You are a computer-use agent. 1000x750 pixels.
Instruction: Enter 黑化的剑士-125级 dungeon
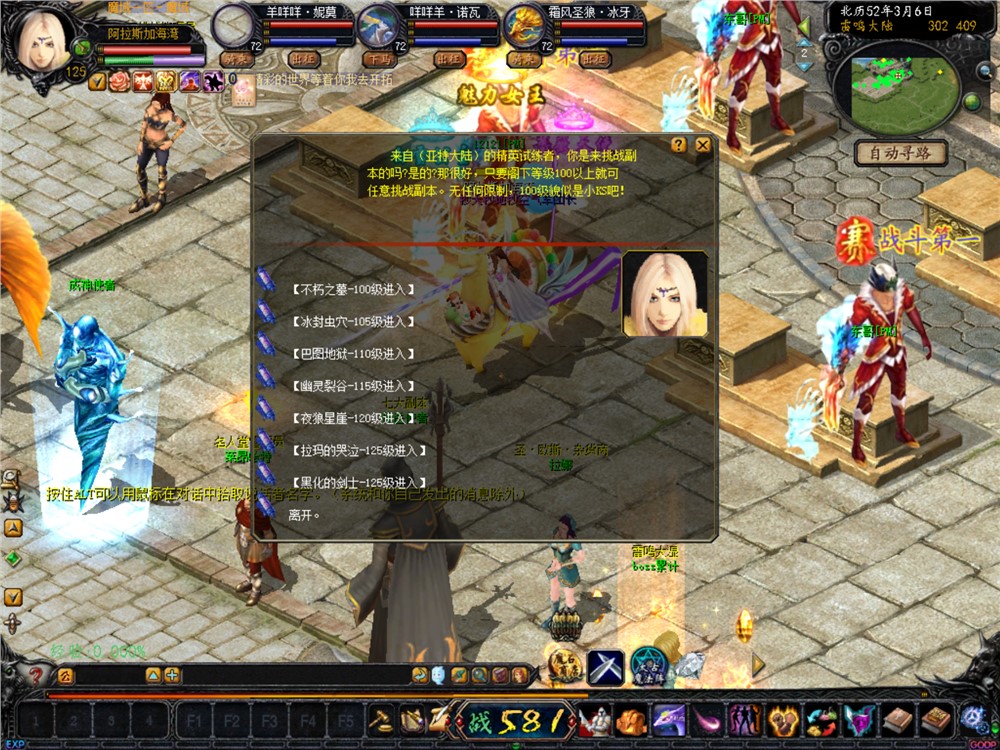point(353,483)
